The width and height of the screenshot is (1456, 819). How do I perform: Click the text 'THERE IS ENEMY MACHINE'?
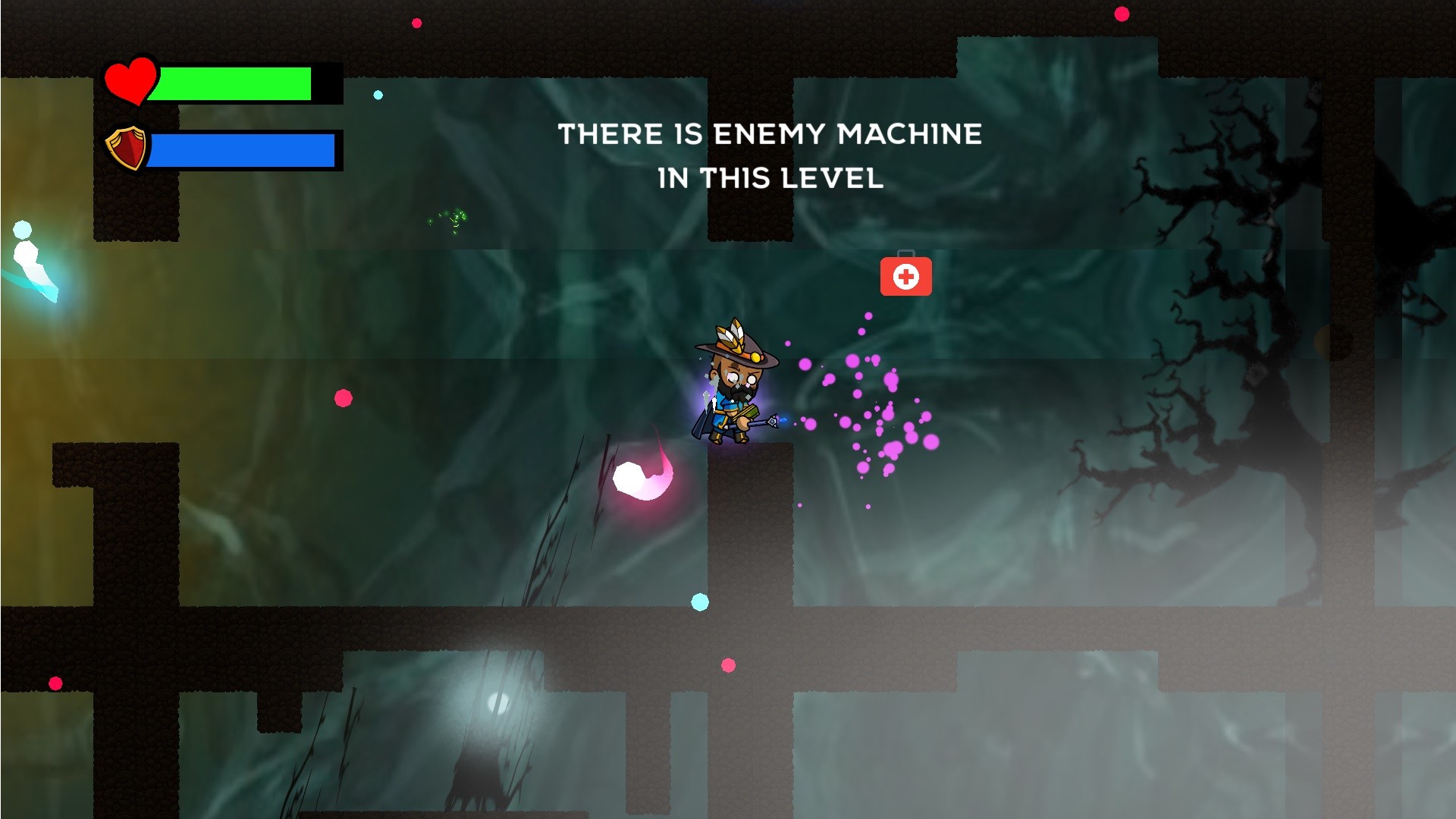click(x=770, y=135)
